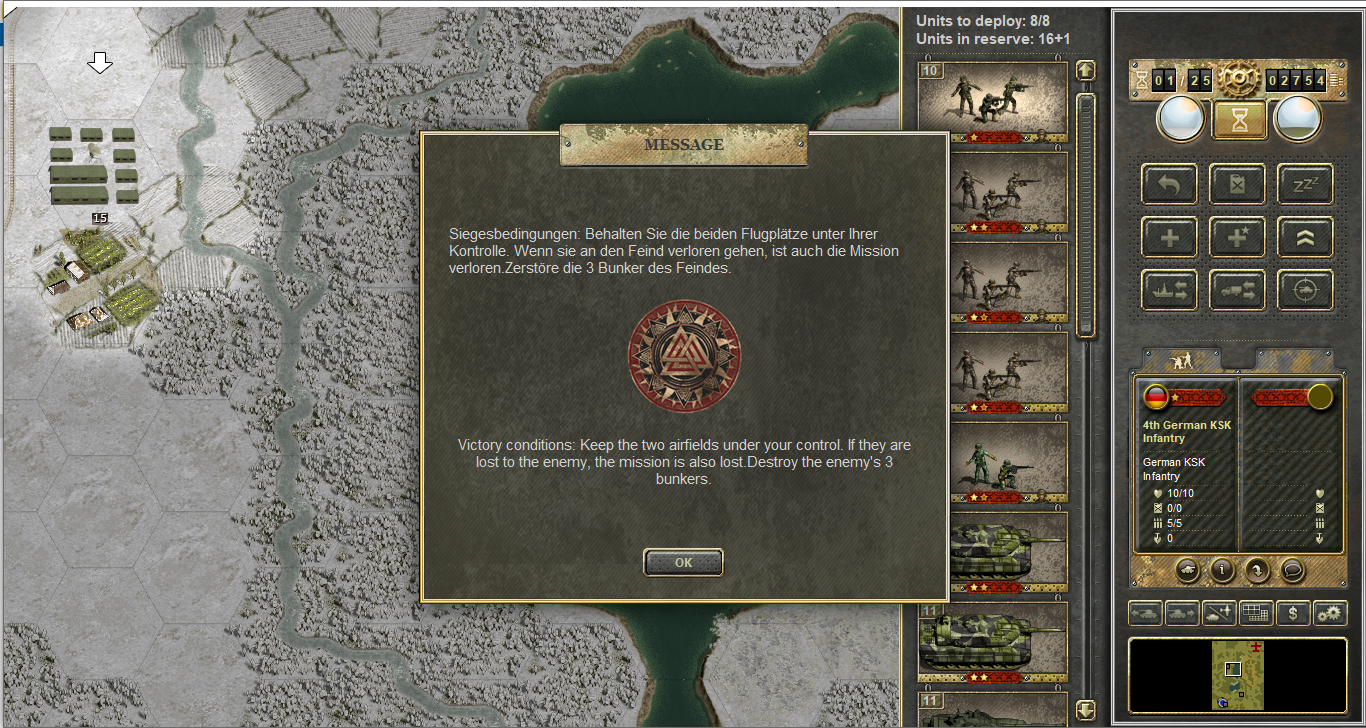Click the truck swap arrows button
This screenshot has height=728, width=1366.
pos(1238,290)
